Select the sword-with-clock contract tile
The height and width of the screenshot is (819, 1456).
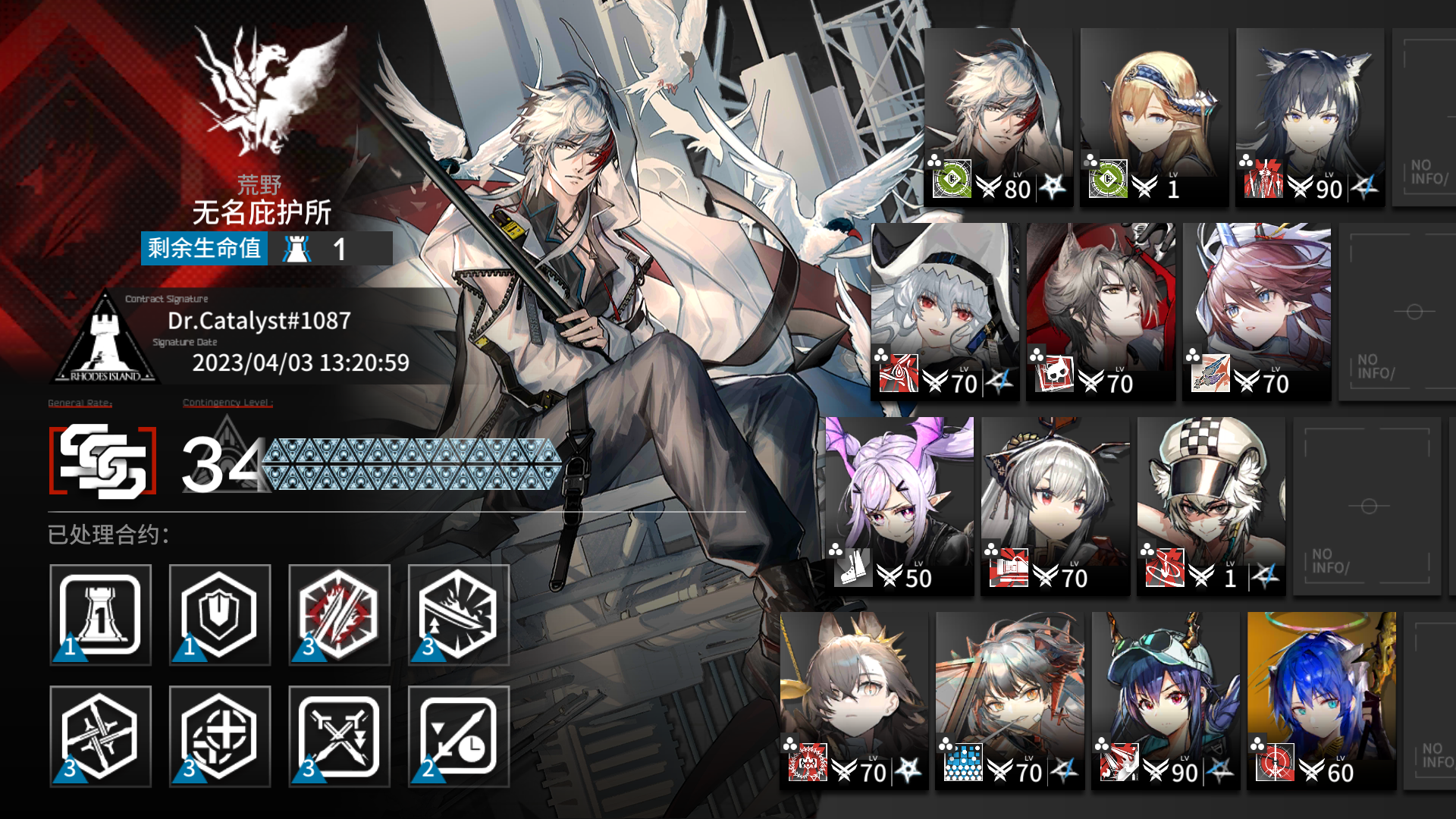(x=458, y=736)
